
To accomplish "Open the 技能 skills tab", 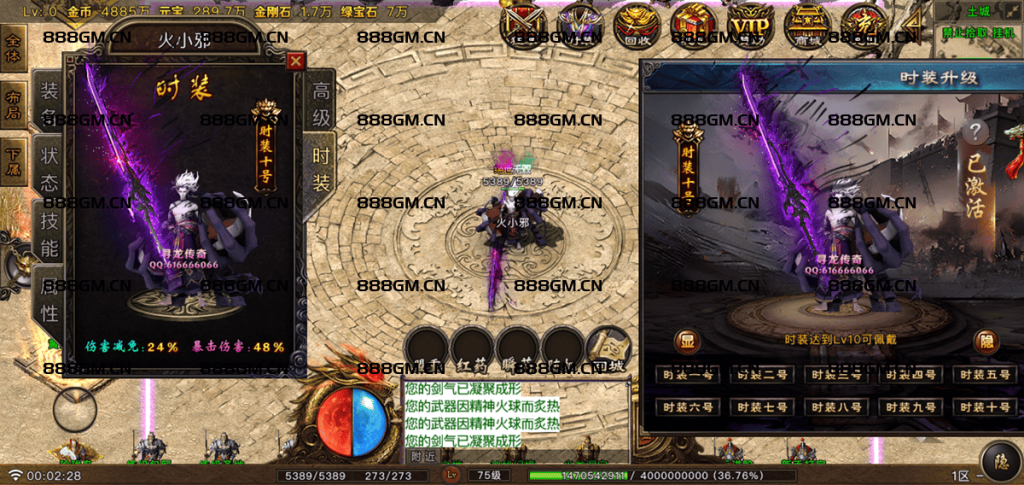I will 48,234.
